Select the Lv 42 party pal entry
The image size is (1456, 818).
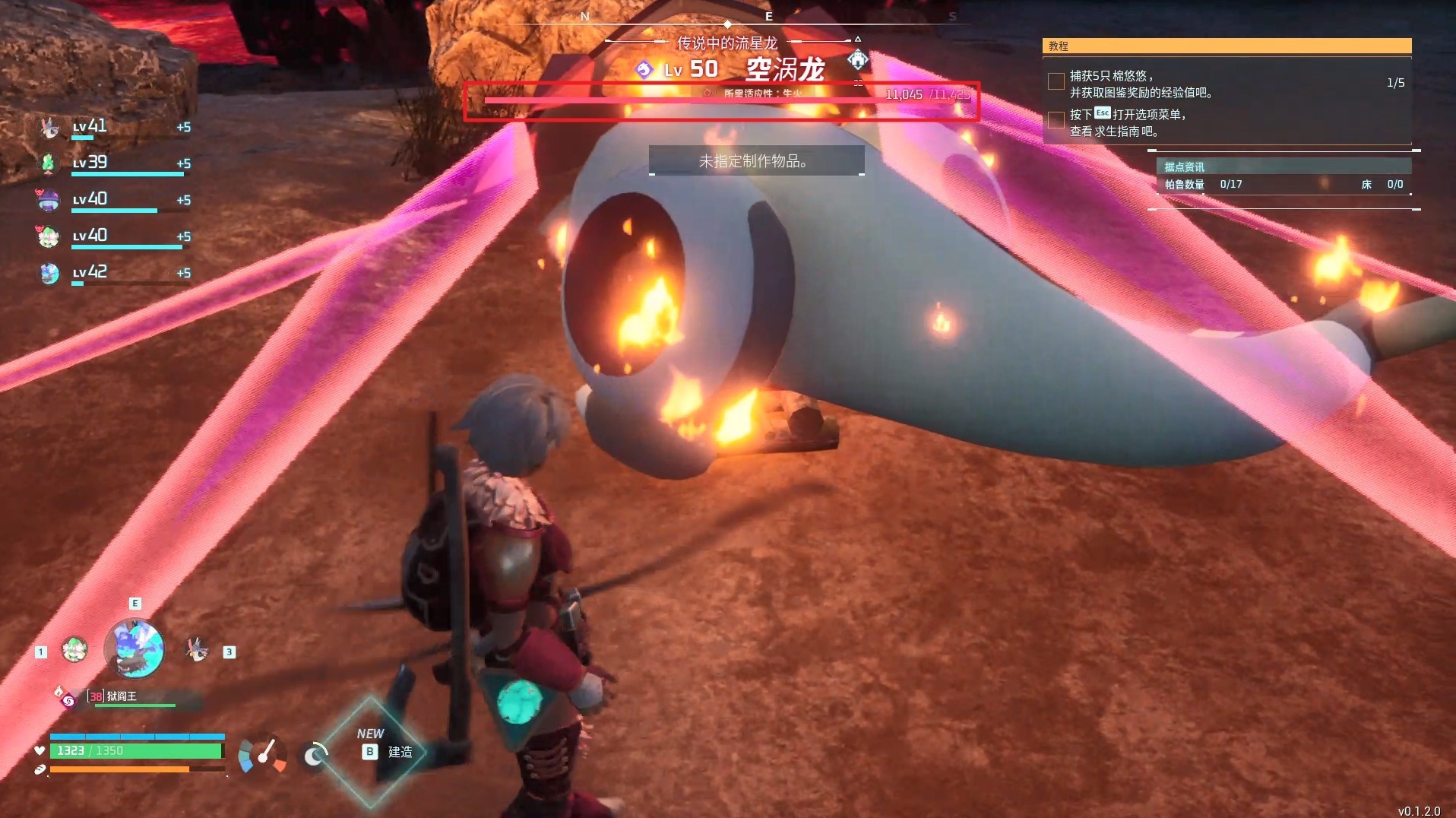click(x=114, y=273)
